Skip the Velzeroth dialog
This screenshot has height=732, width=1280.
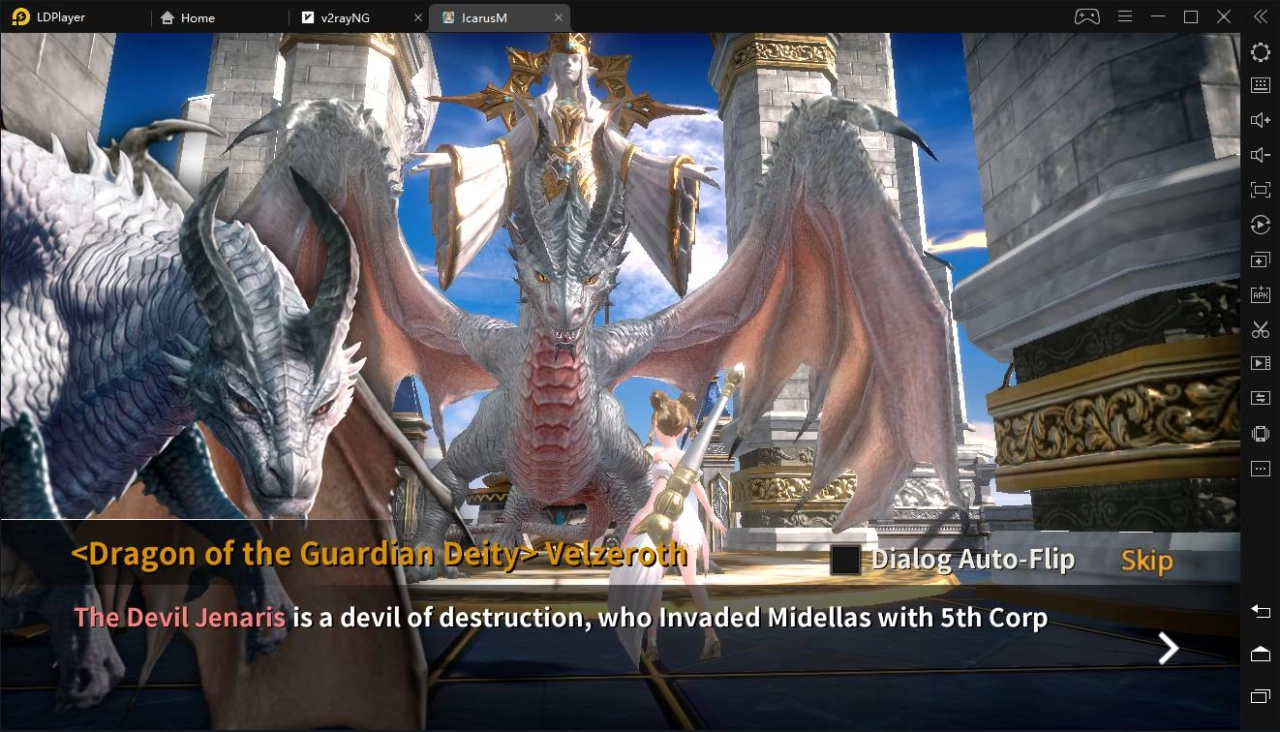point(1146,561)
